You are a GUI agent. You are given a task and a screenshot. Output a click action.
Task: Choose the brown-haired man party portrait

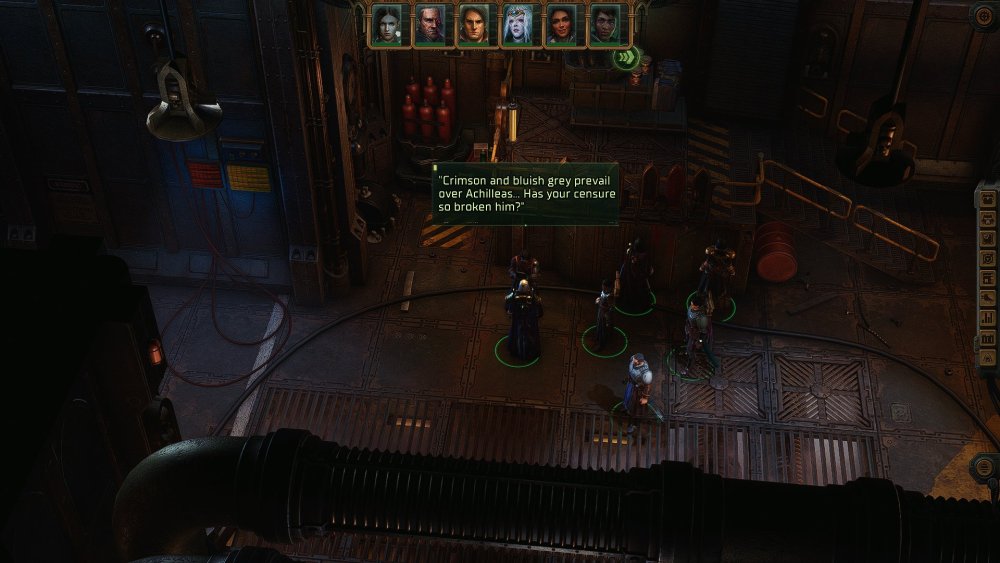pyautogui.click(x=474, y=25)
